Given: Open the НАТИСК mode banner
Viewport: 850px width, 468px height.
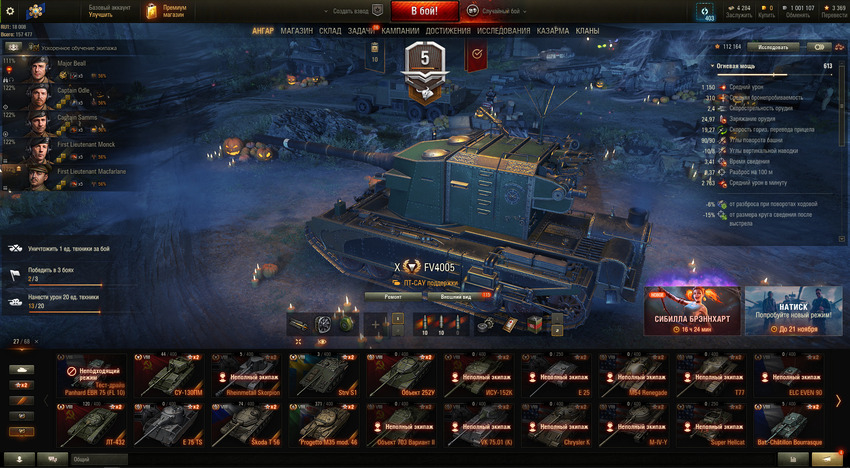Looking at the screenshot, I should [793, 311].
